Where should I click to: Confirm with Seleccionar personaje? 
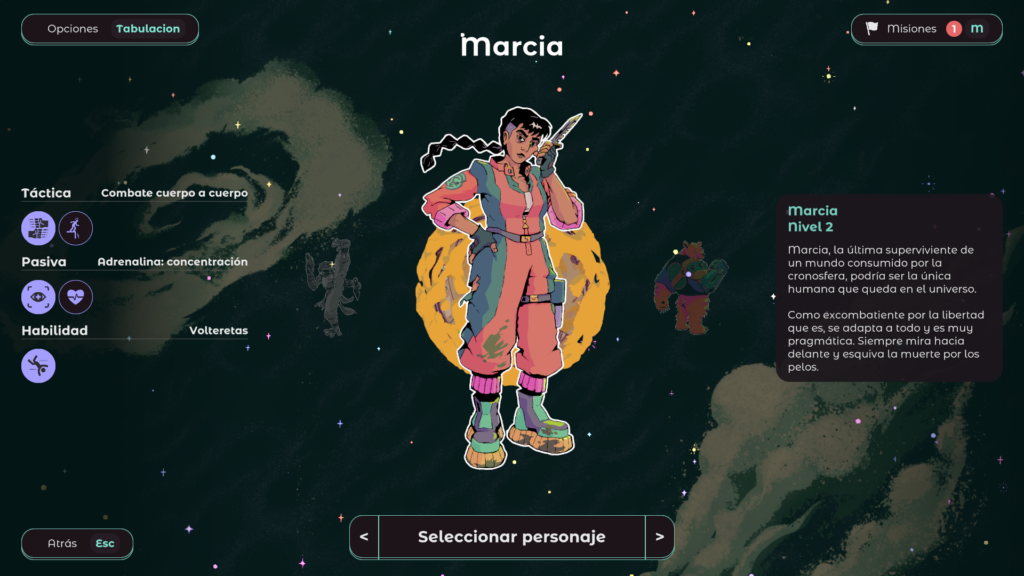[x=511, y=537]
